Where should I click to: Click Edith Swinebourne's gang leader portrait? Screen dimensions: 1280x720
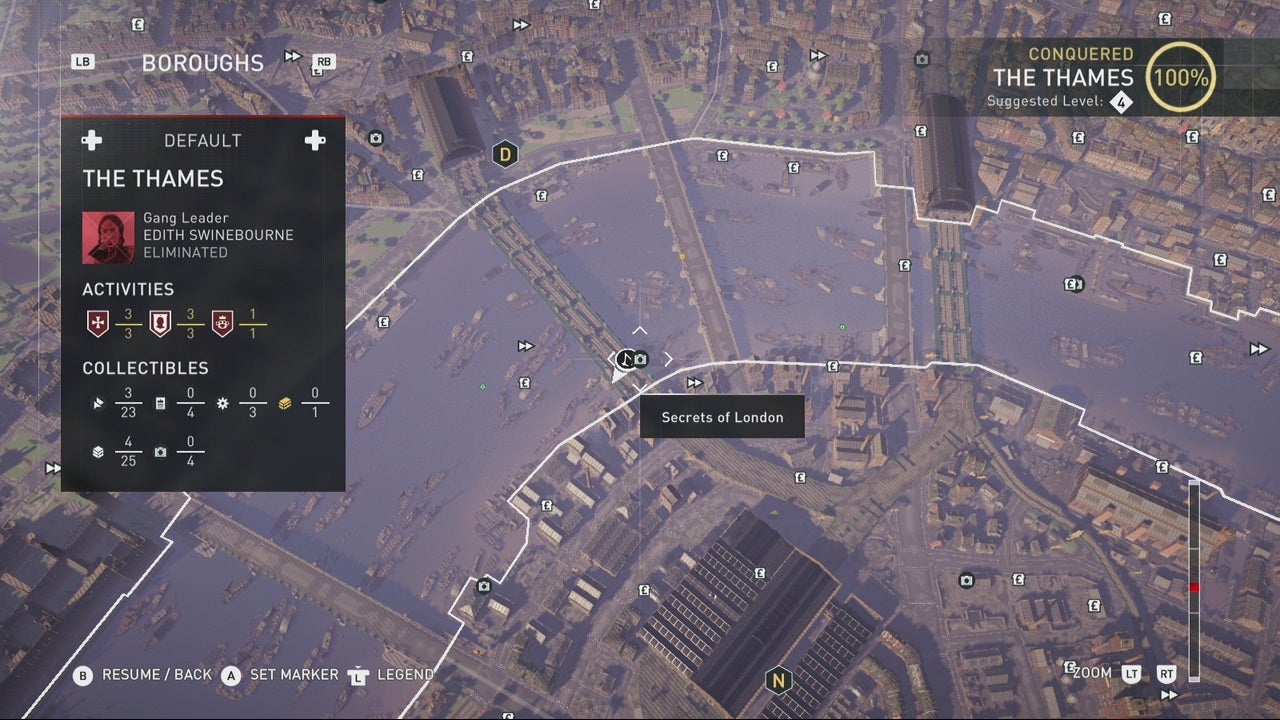tap(108, 236)
